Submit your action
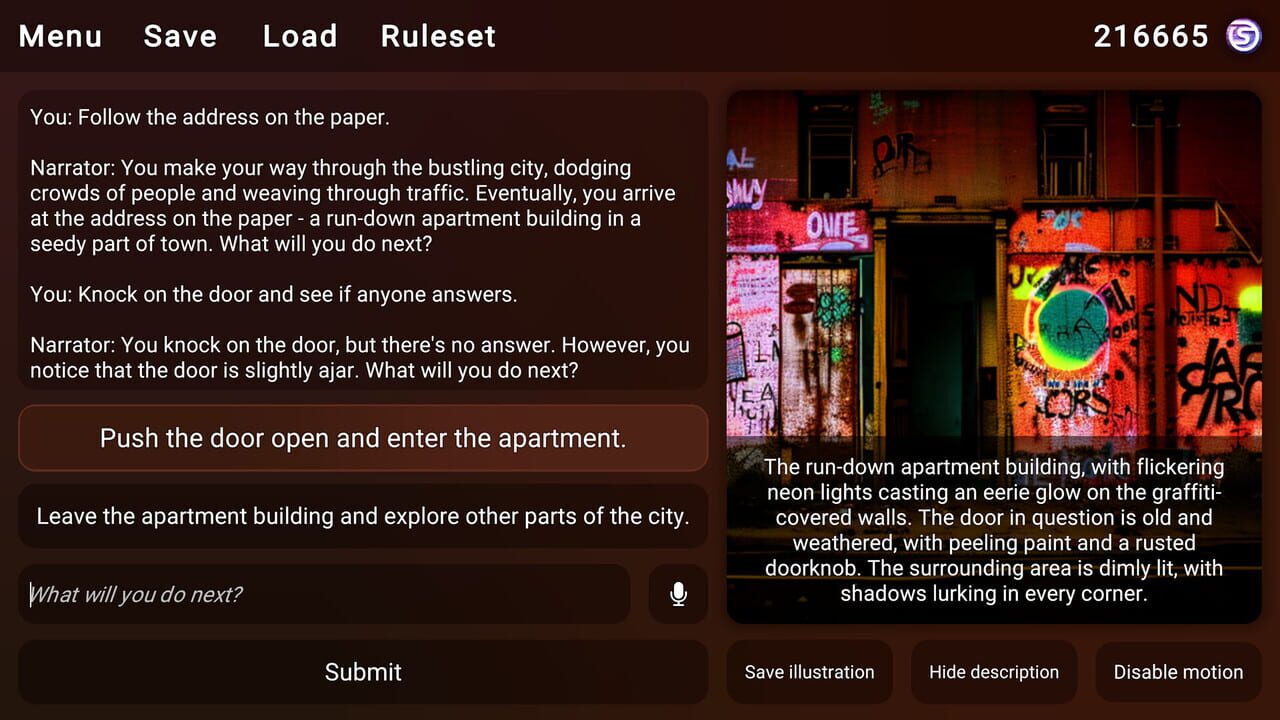This screenshot has width=1280, height=720. coord(362,672)
